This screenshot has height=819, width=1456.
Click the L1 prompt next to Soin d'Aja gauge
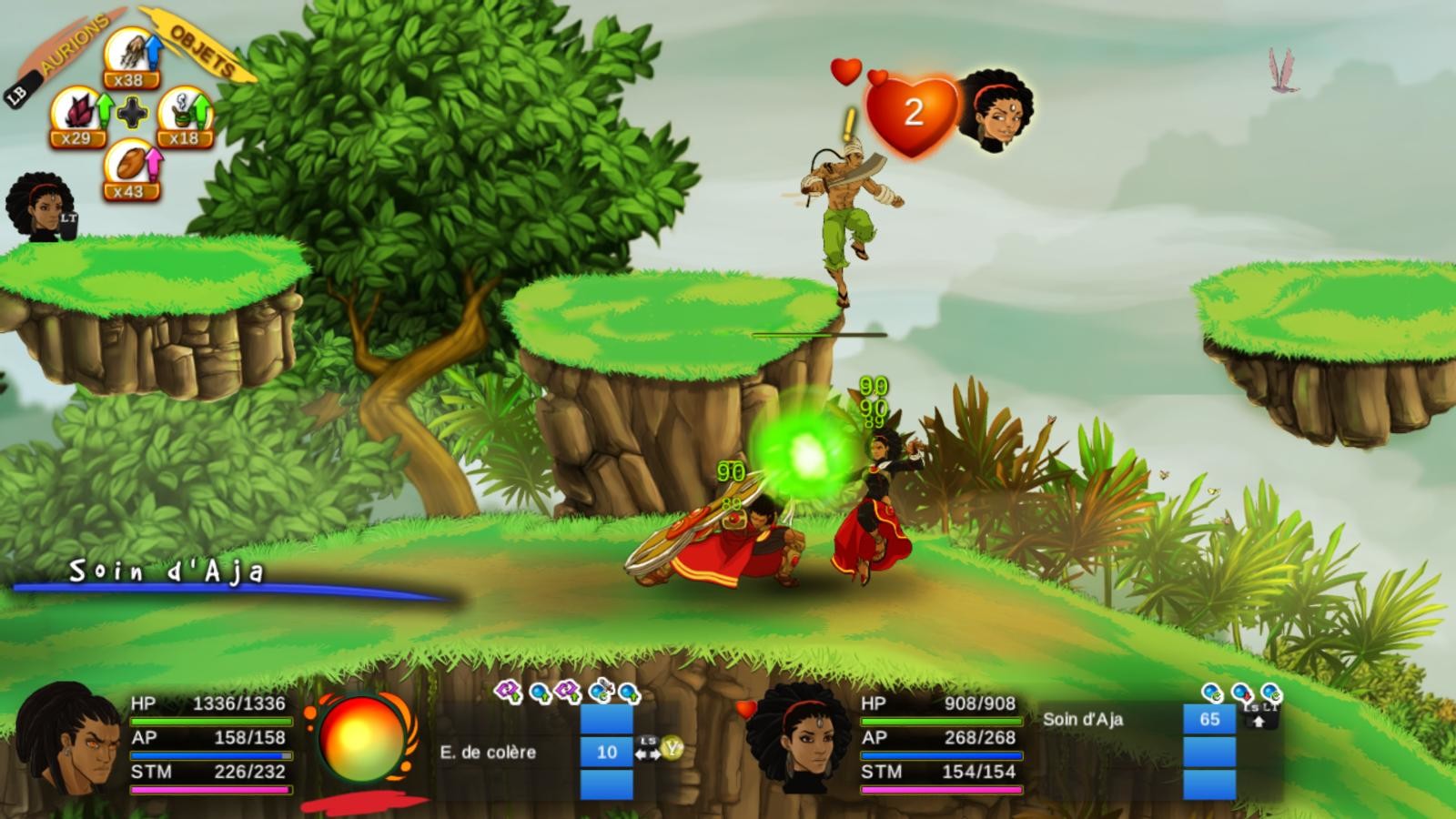click(x=1270, y=706)
